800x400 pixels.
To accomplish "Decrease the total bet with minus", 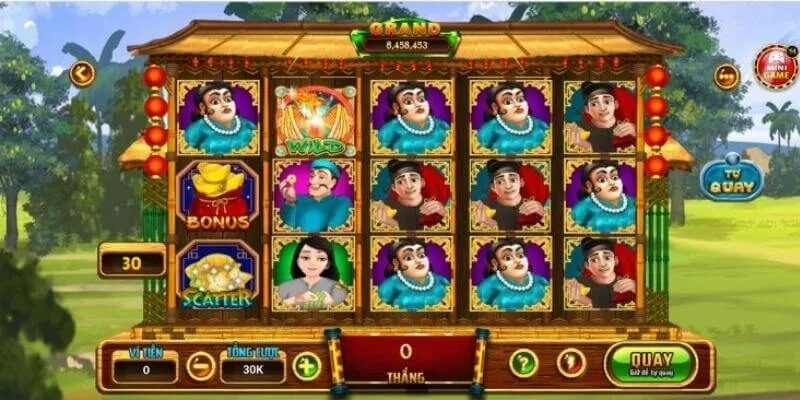I will (200, 366).
